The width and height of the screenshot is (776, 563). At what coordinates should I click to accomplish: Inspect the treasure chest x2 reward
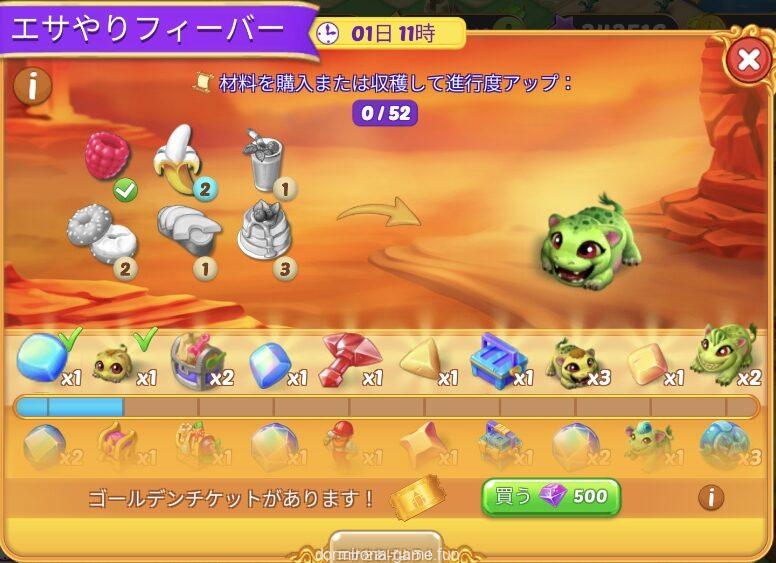click(x=196, y=359)
